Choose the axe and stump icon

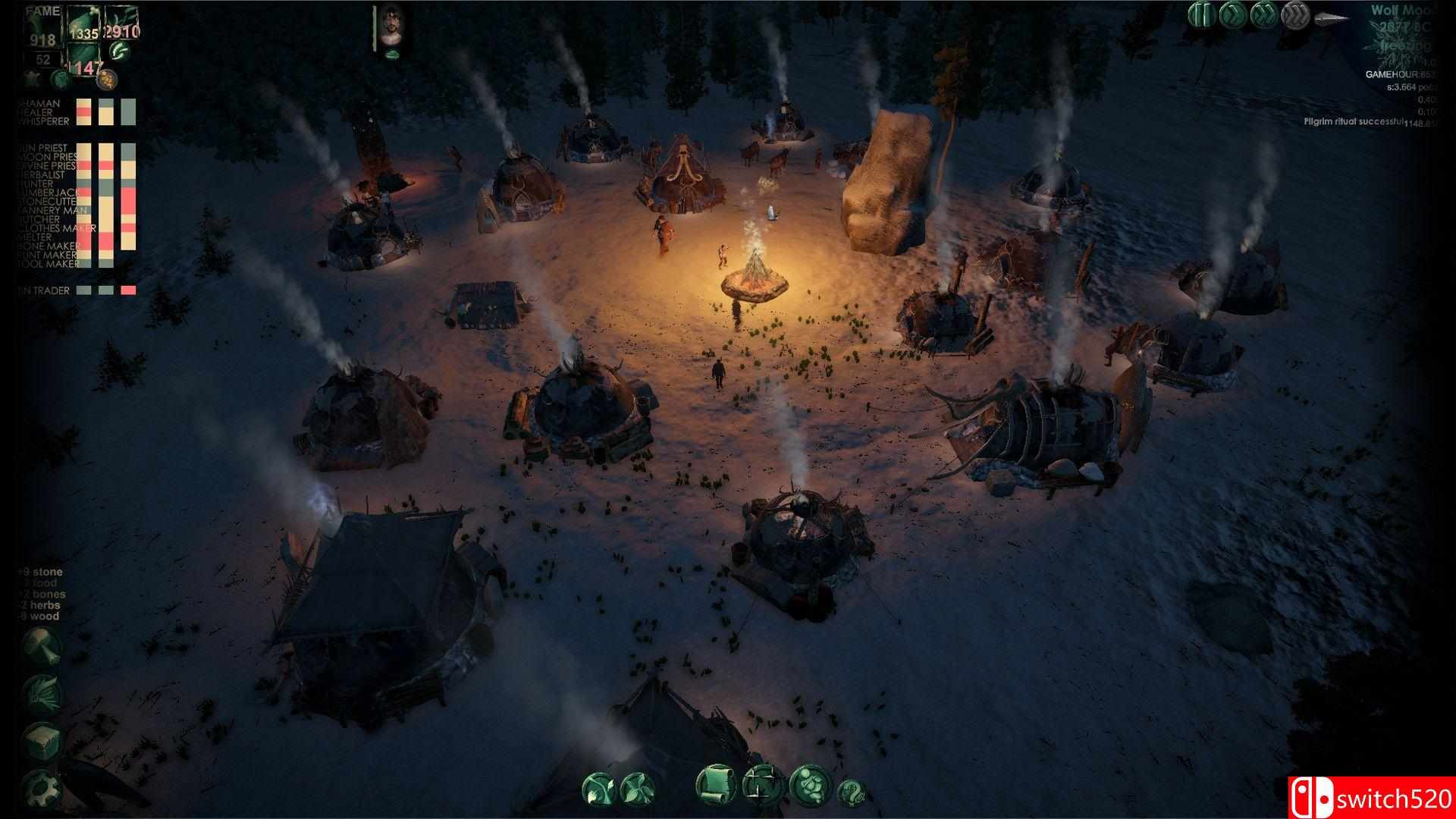point(40,645)
